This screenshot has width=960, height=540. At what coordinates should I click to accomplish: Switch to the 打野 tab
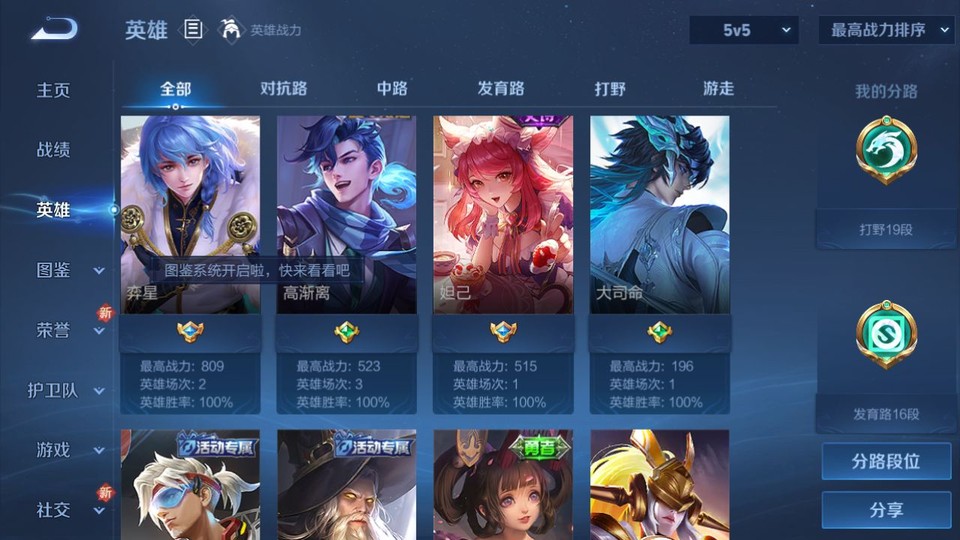click(x=610, y=89)
